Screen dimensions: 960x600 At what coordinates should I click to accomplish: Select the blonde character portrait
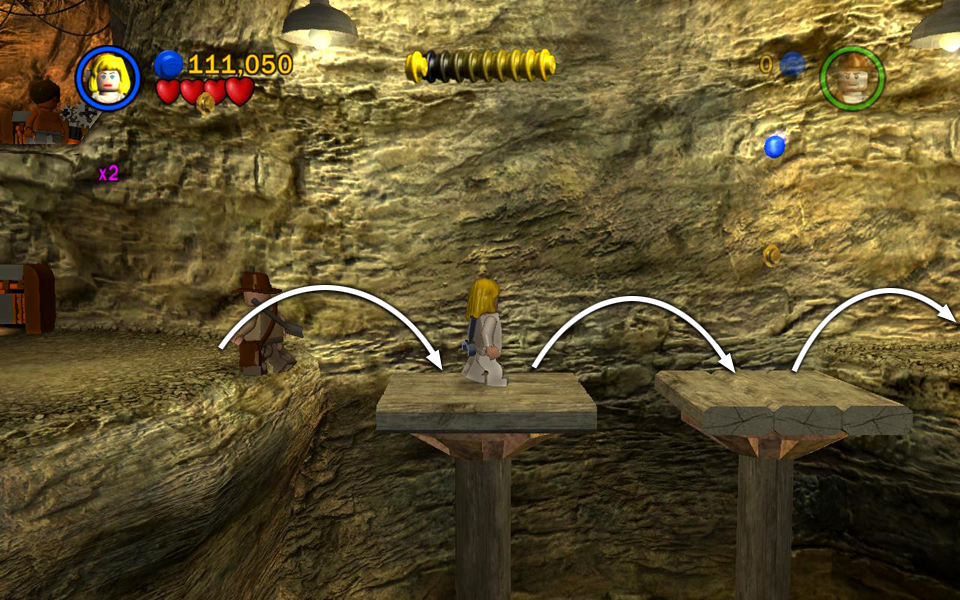pos(107,78)
